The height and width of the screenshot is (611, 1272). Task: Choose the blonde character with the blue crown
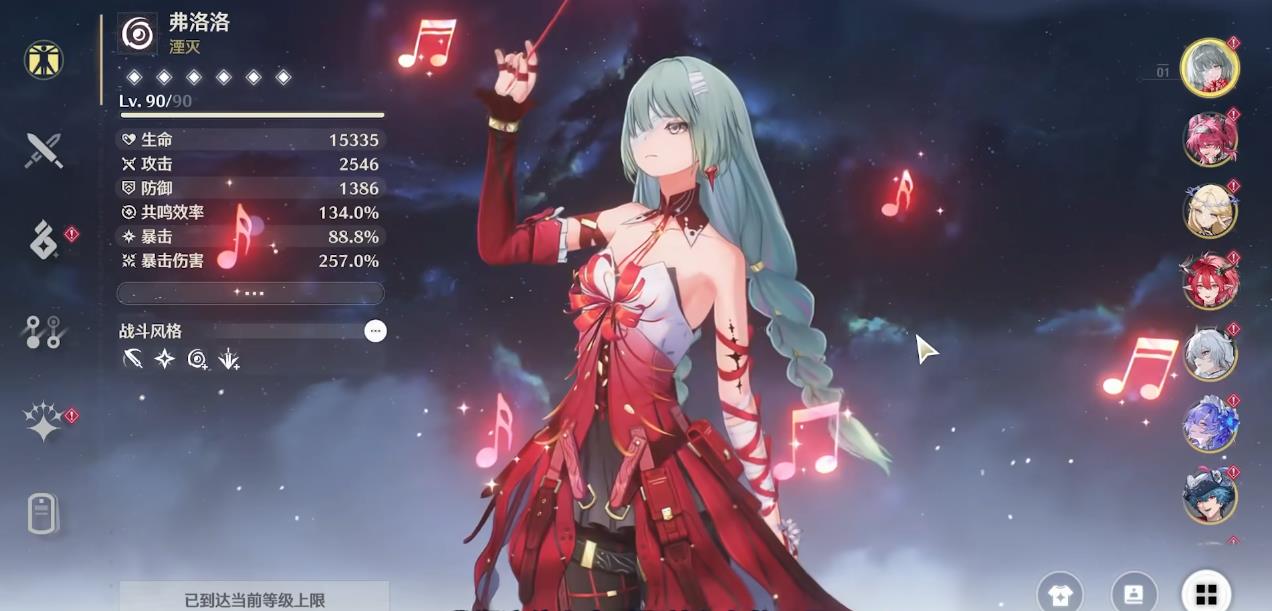[1210, 210]
